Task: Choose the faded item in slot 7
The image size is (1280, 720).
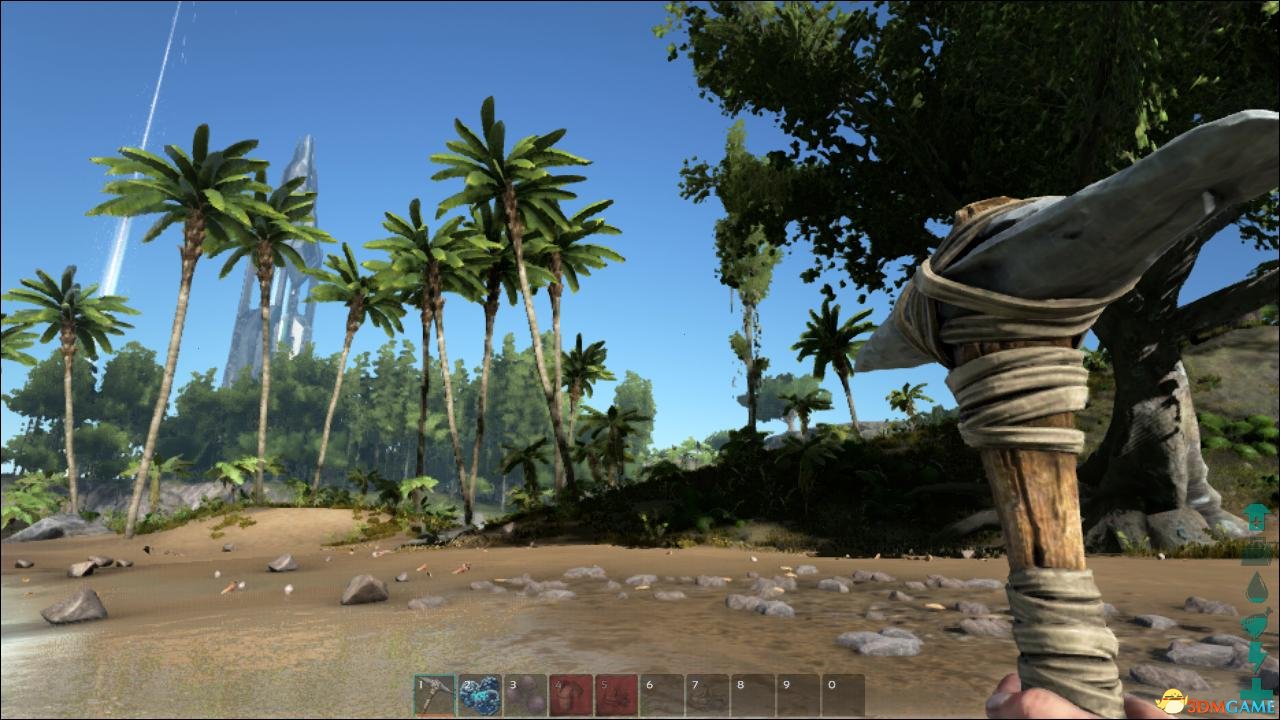Action: (708, 695)
